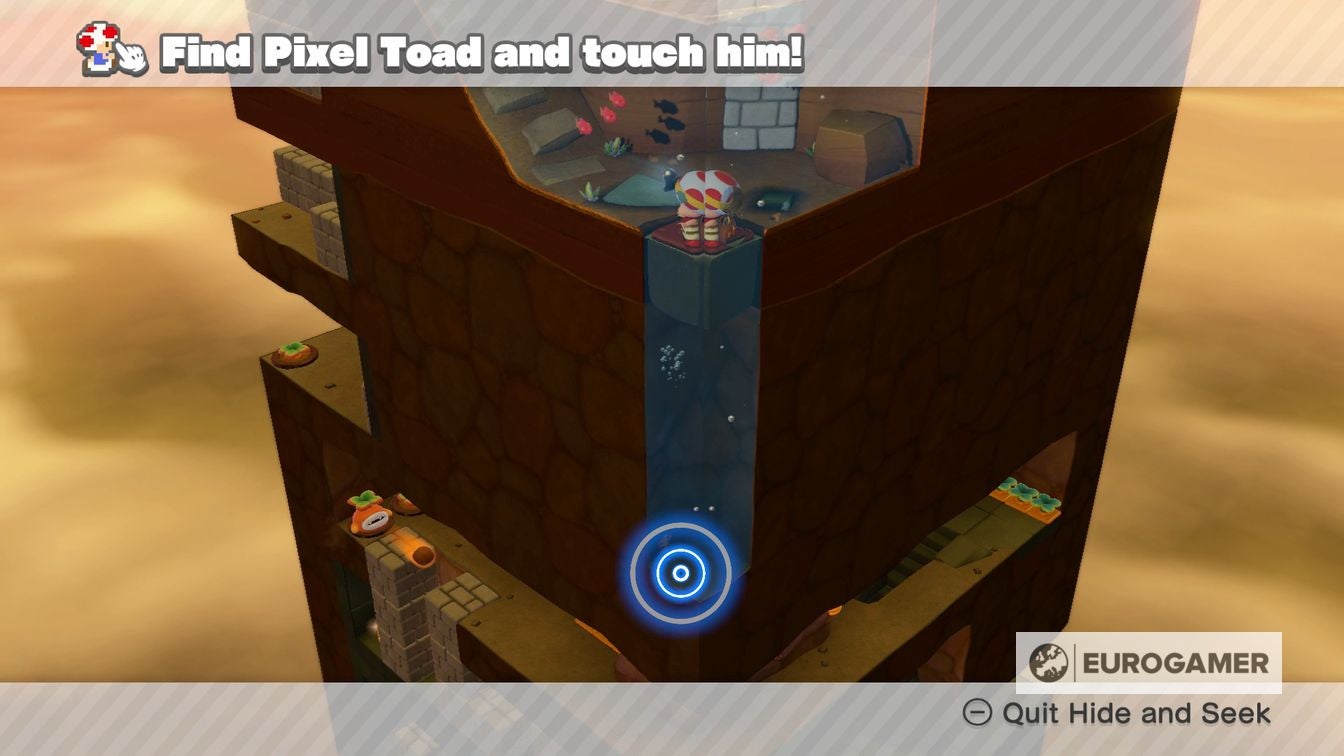
Task: Select the waterfall flowing down the cliff corner
Action: (x=690, y=420)
